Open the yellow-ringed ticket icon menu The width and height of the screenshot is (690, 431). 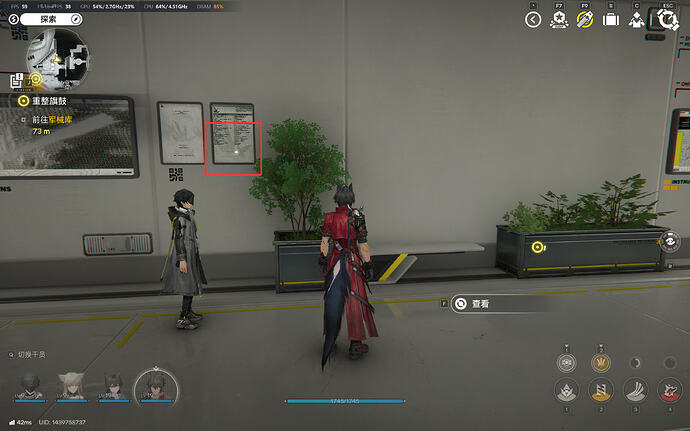tap(585, 19)
